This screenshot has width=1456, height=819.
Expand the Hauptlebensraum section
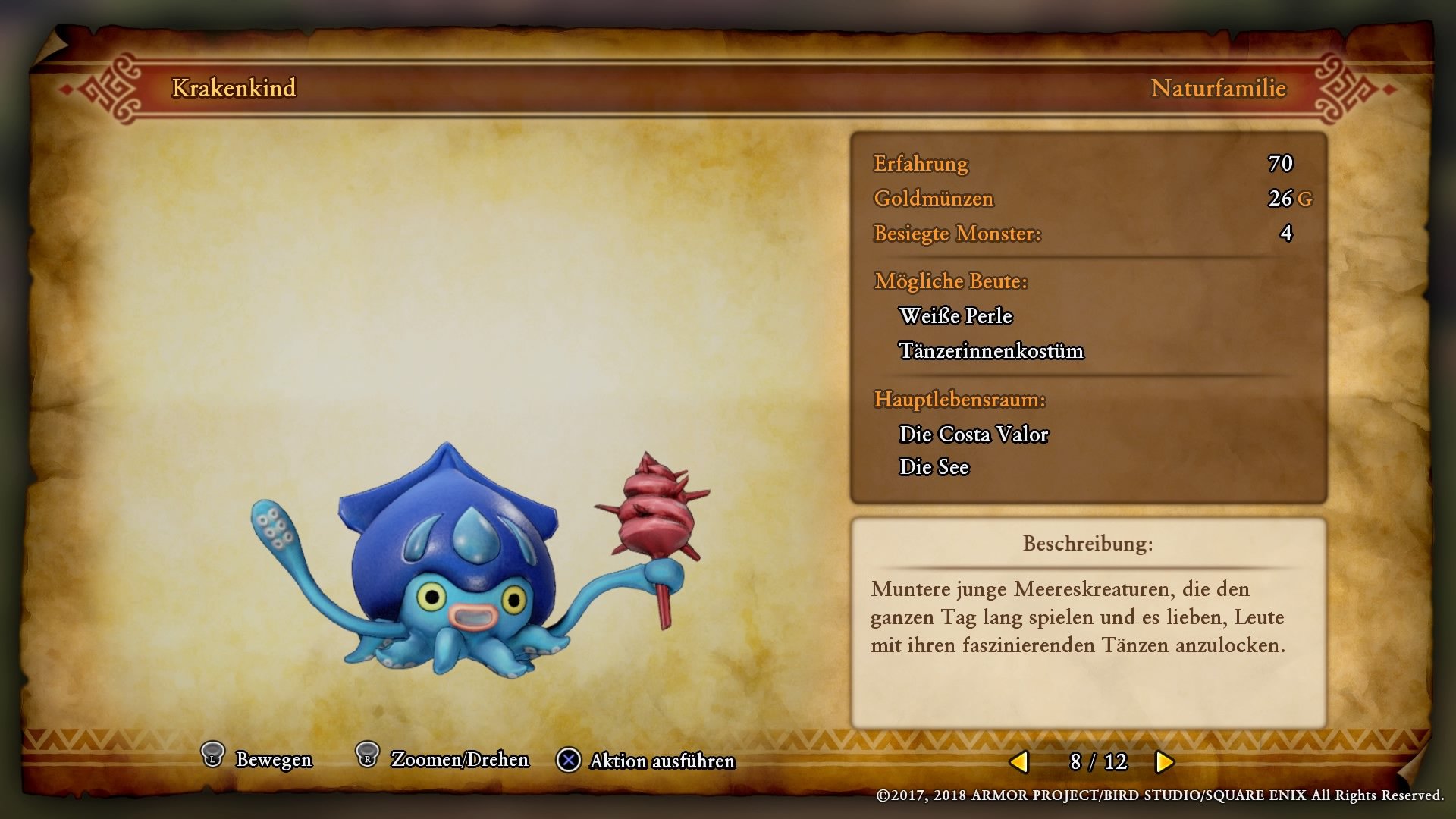coord(962,400)
